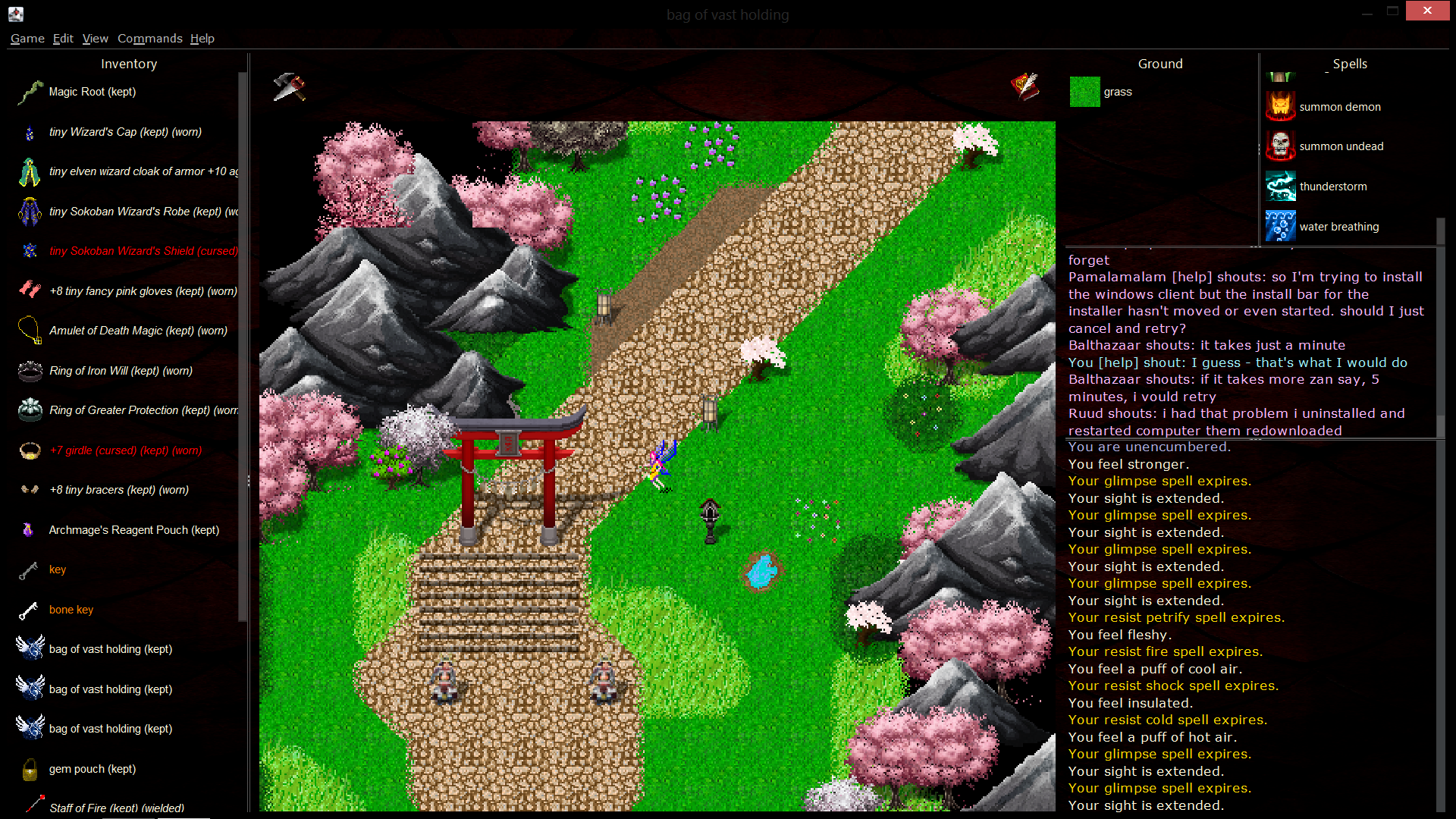
Task: Open the Game menu
Action: pyautogui.click(x=27, y=39)
